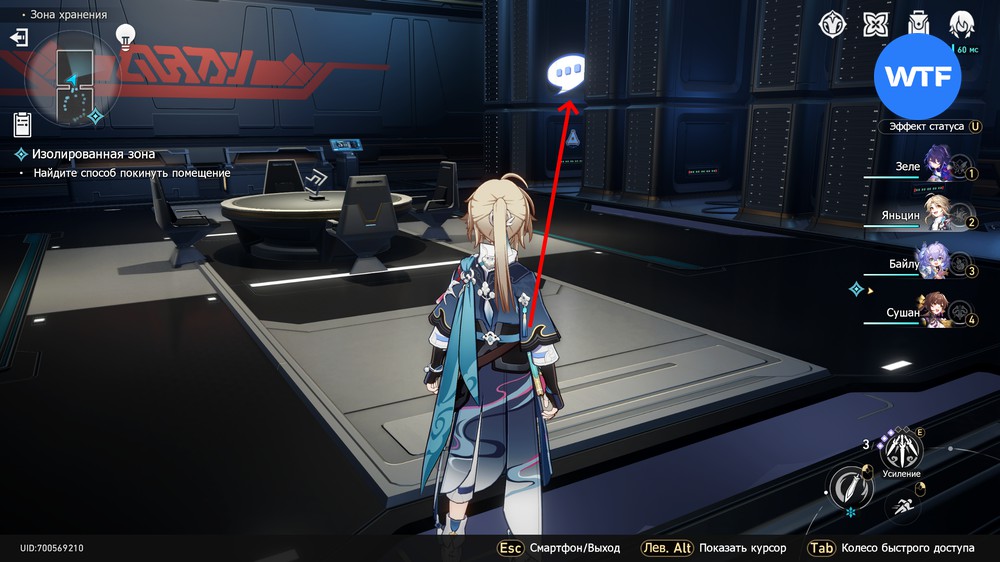Open the lightbulb hint icon
The image size is (1000, 562).
click(x=125, y=36)
